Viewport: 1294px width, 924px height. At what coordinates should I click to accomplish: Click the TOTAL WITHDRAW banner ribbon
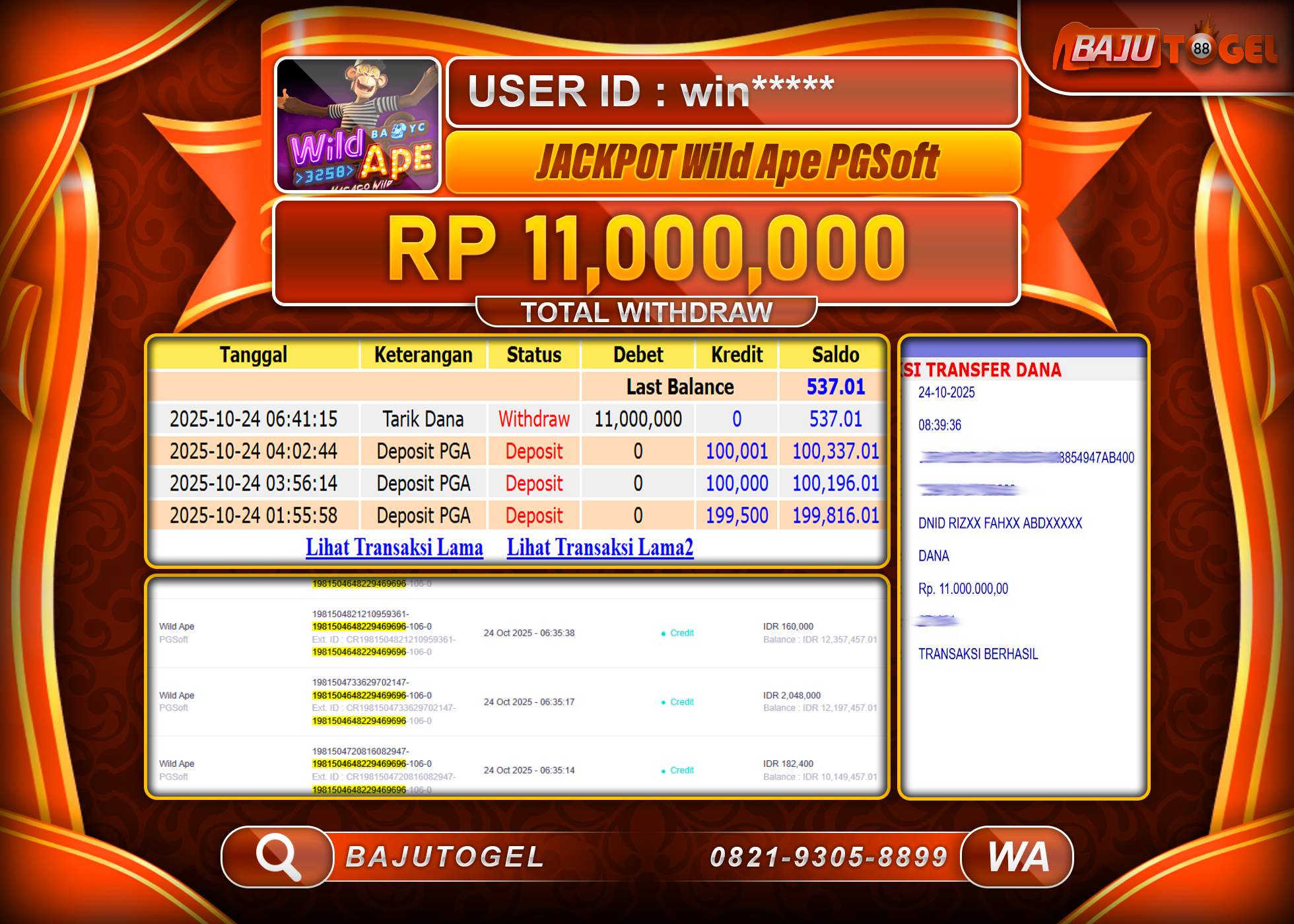point(646,311)
